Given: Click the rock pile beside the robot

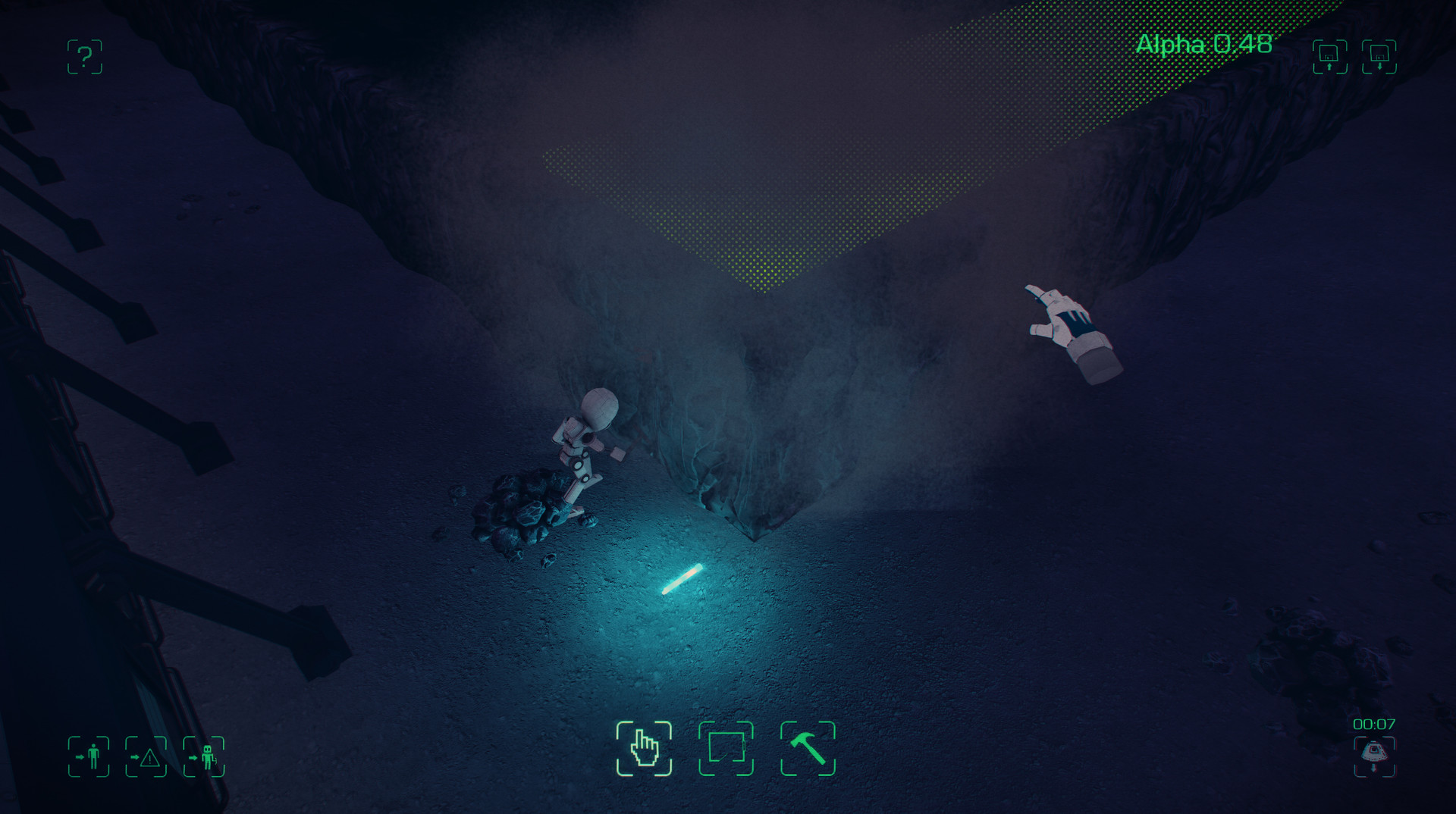Looking at the screenshot, I should point(523,508).
